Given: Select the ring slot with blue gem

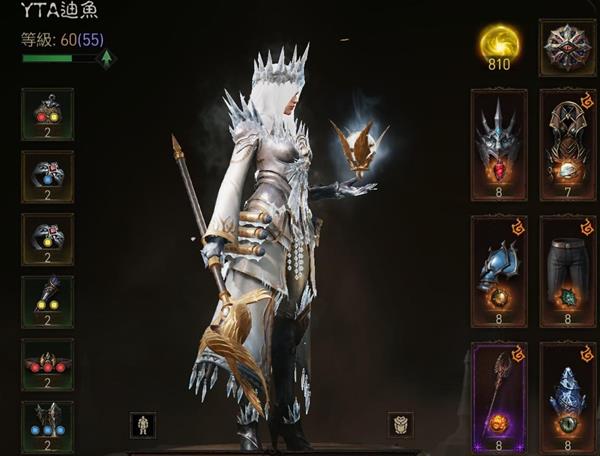Looking at the screenshot, I should point(47,176).
